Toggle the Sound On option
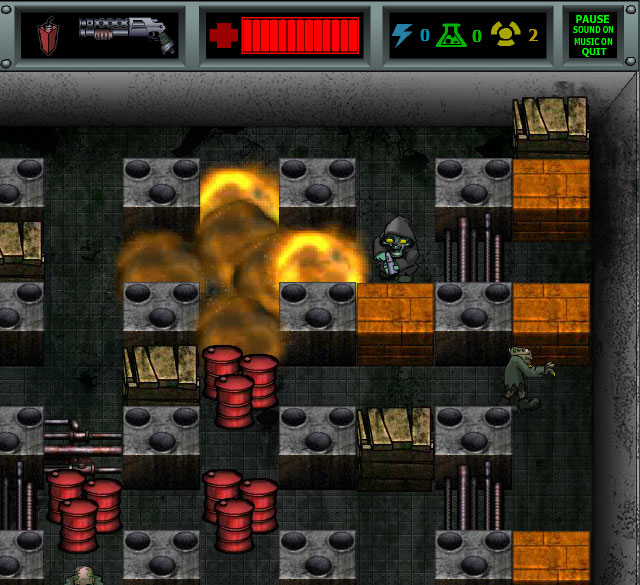 pos(592,30)
